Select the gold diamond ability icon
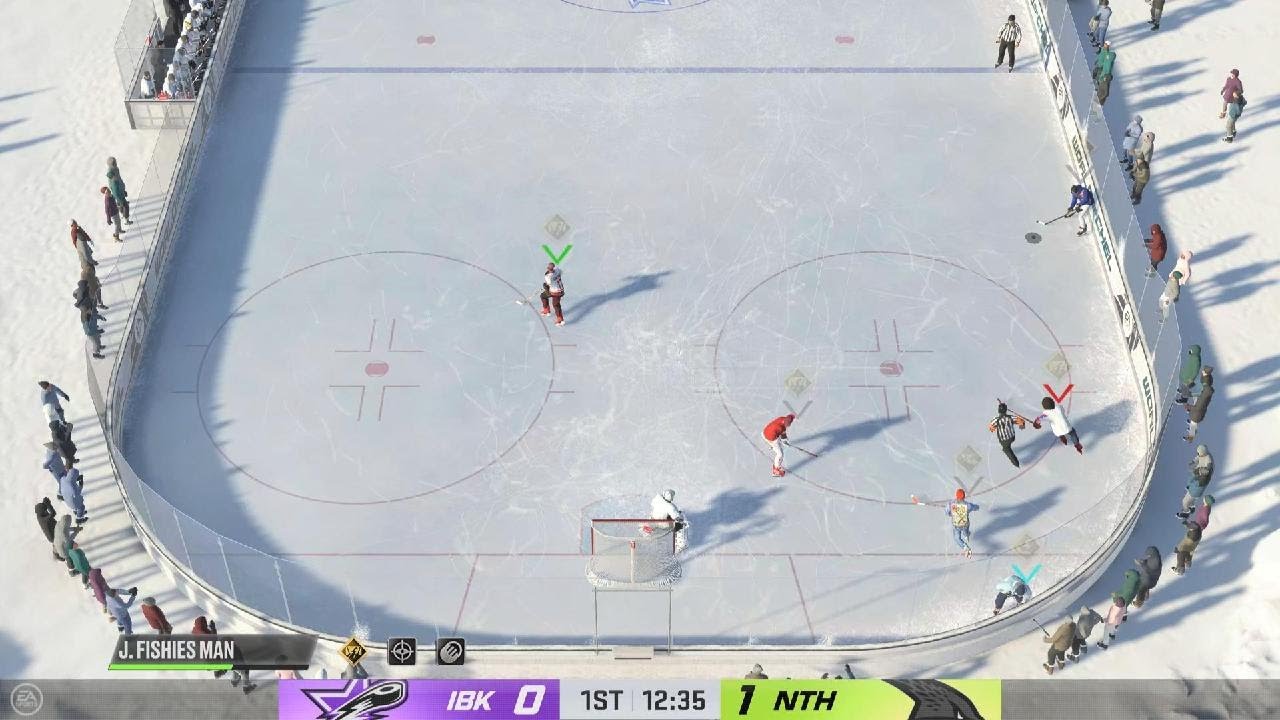The width and height of the screenshot is (1280, 720). pos(353,651)
